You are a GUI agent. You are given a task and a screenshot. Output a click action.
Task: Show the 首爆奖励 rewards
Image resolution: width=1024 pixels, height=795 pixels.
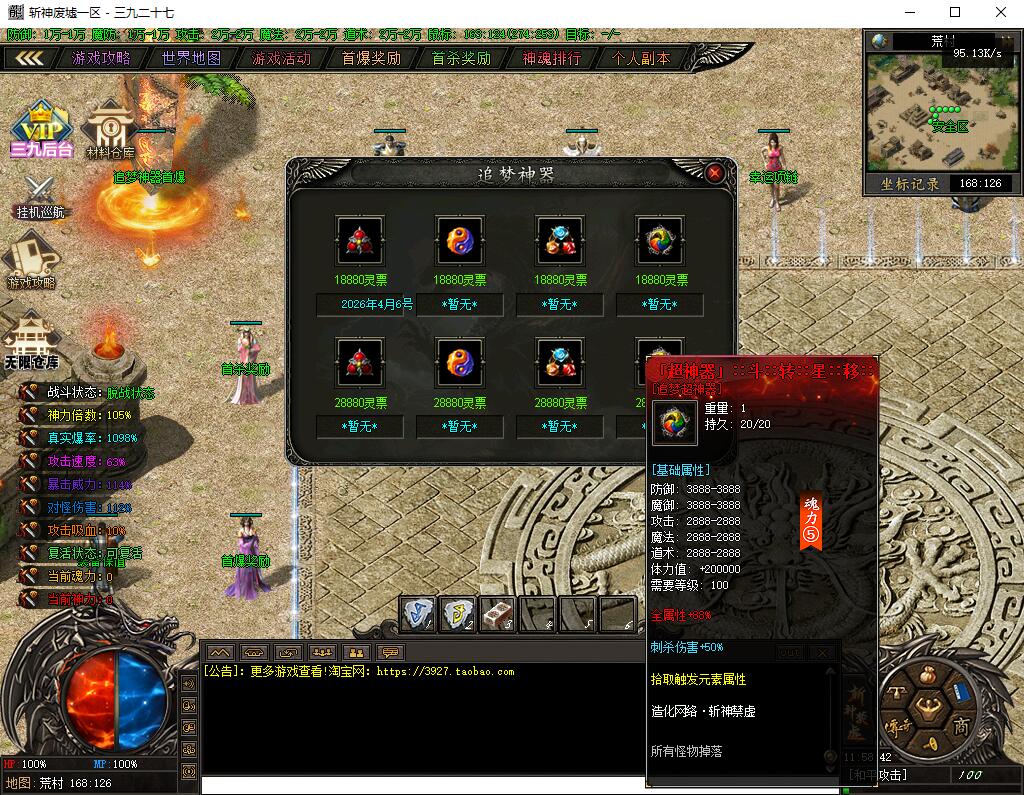click(x=371, y=58)
